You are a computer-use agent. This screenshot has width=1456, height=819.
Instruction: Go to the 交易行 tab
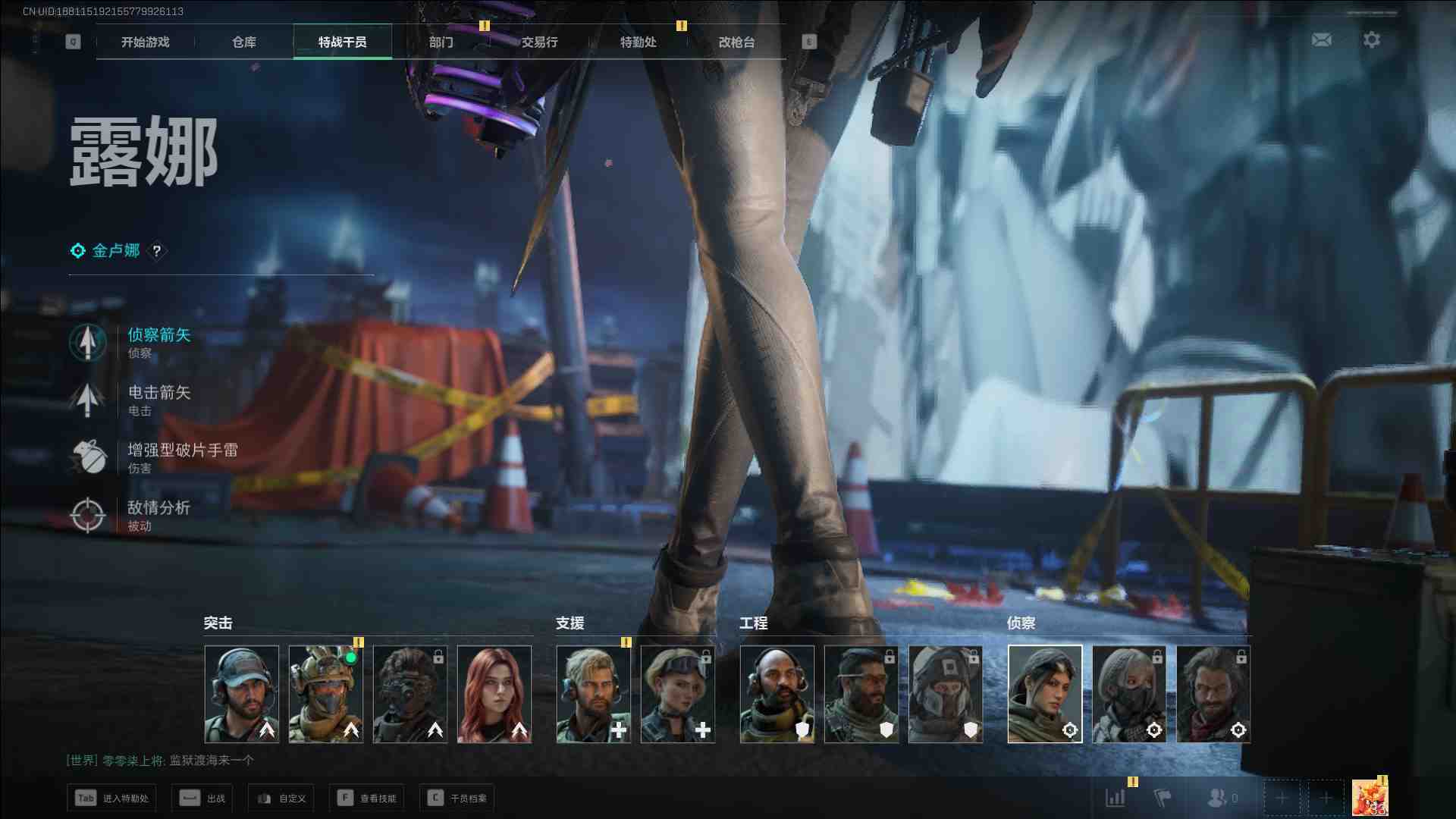coord(539,42)
